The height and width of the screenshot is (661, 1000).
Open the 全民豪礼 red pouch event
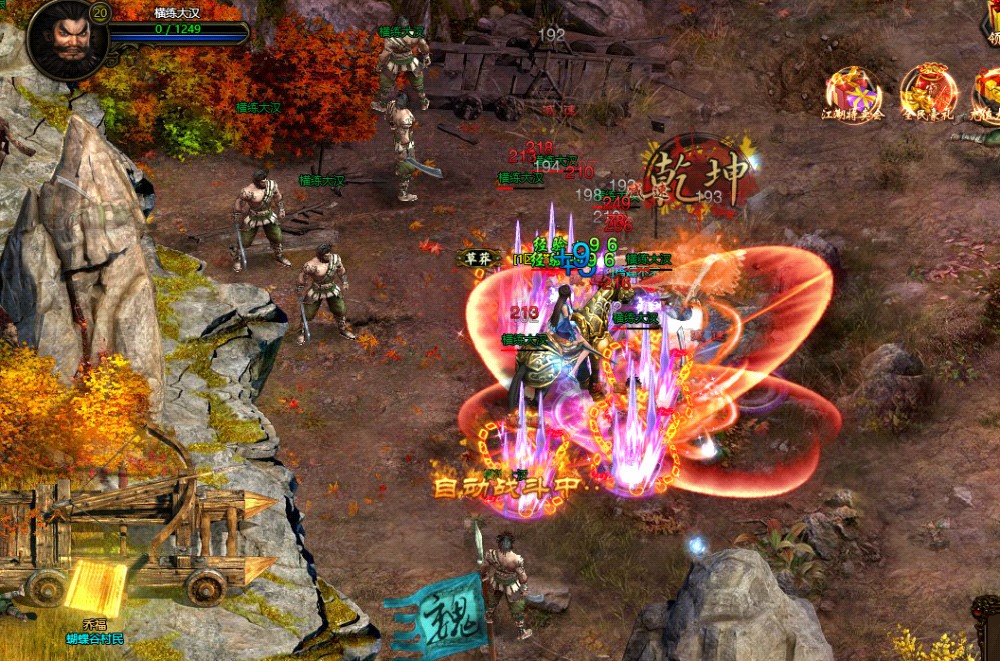click(928, 92)
